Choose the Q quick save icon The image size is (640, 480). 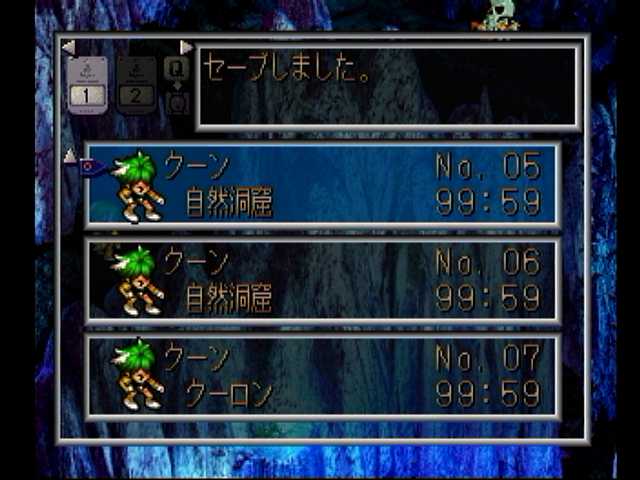176,68
